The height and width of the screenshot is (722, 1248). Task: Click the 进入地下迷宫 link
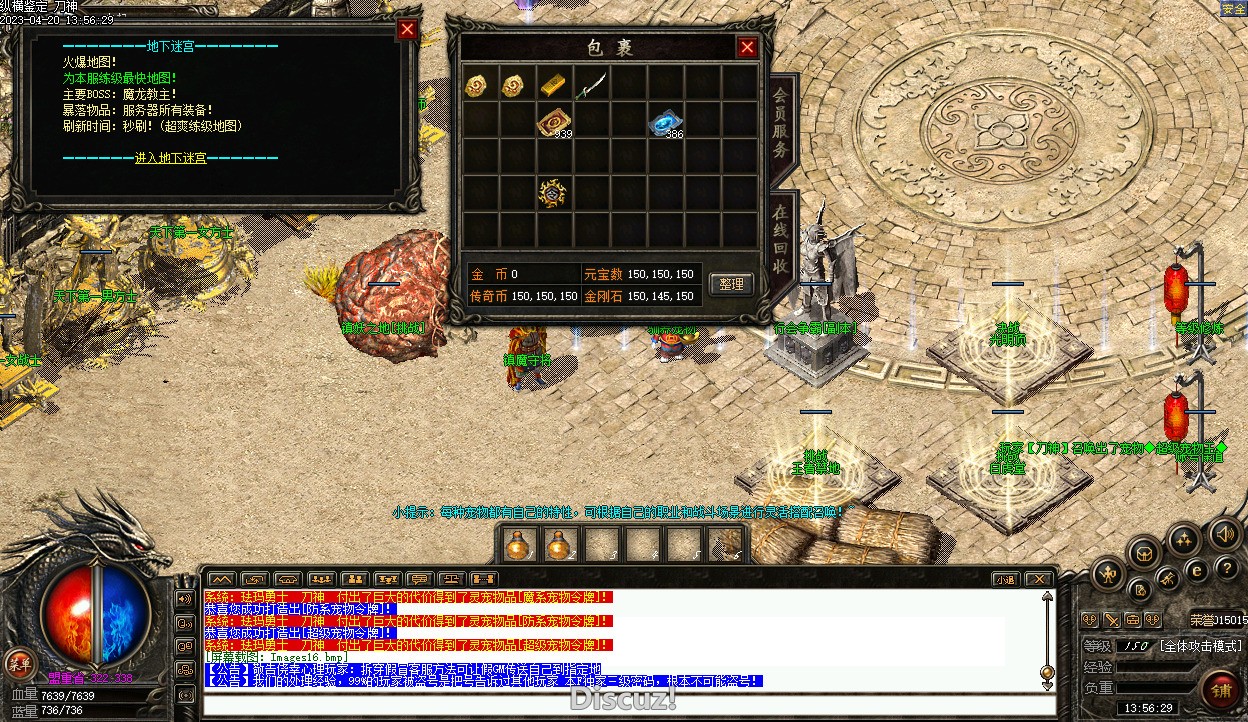[x=170, y=158]
